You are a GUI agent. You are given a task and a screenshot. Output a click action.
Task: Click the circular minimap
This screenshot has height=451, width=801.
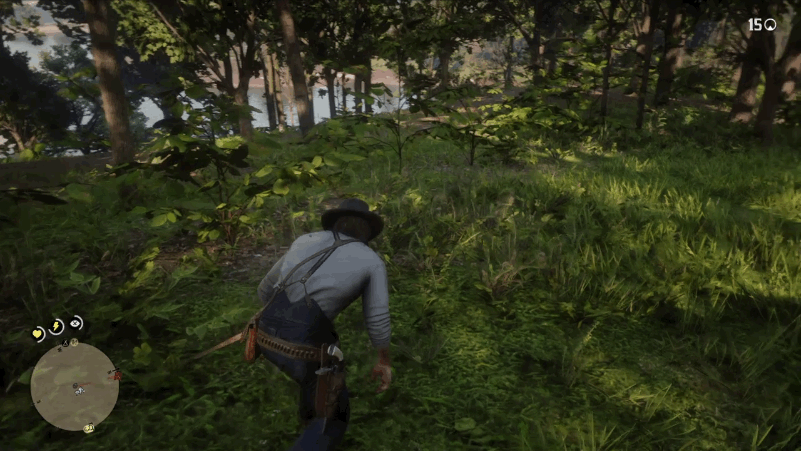(x=75, y=386)
